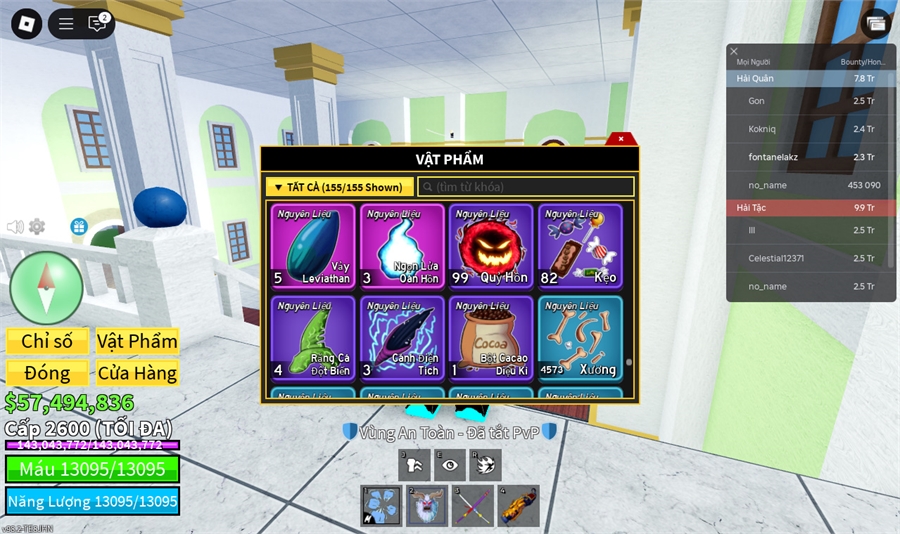Click the yellow Vật Phẩm menu button
The image size is (900, 534).
pyautogui.click(x=137, y=341)
